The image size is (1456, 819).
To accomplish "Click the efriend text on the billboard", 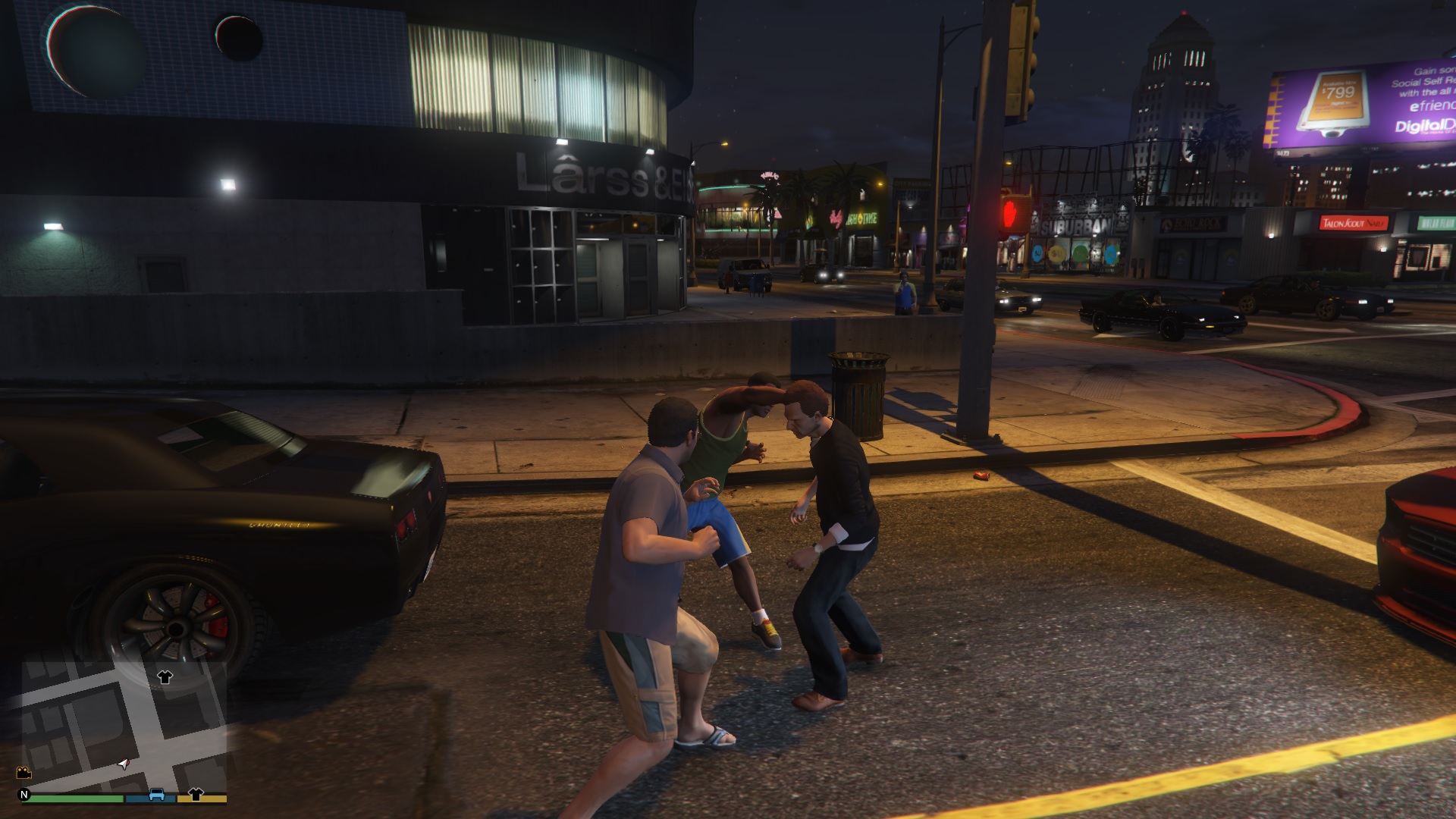I will point(1428,106).
